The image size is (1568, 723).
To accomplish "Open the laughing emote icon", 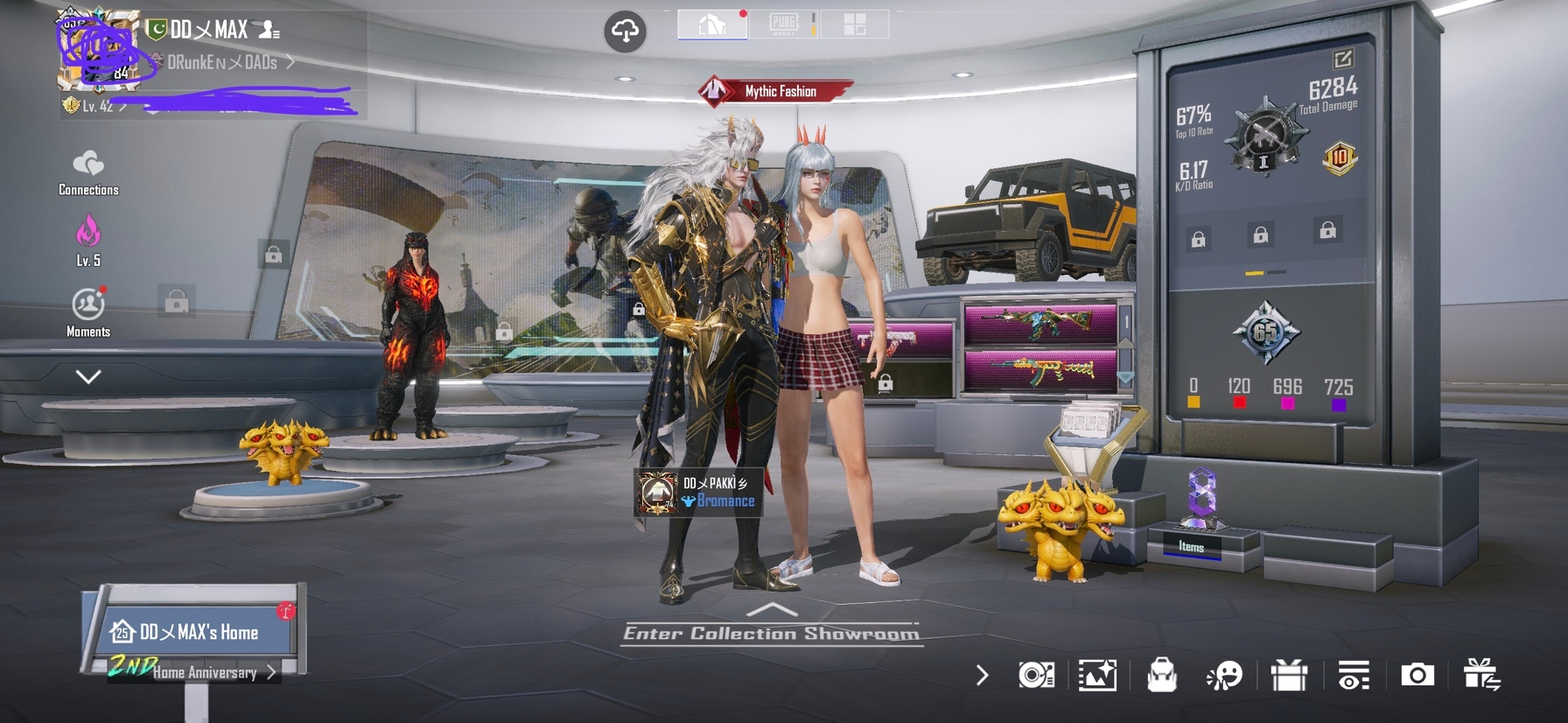I will tap(1224, 675).
